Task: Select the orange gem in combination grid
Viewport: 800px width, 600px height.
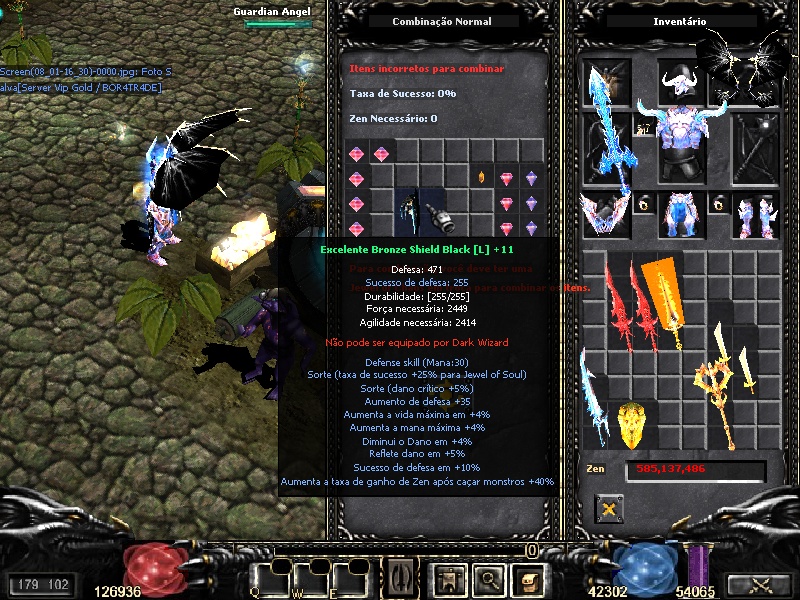Action: click(481, 178)
